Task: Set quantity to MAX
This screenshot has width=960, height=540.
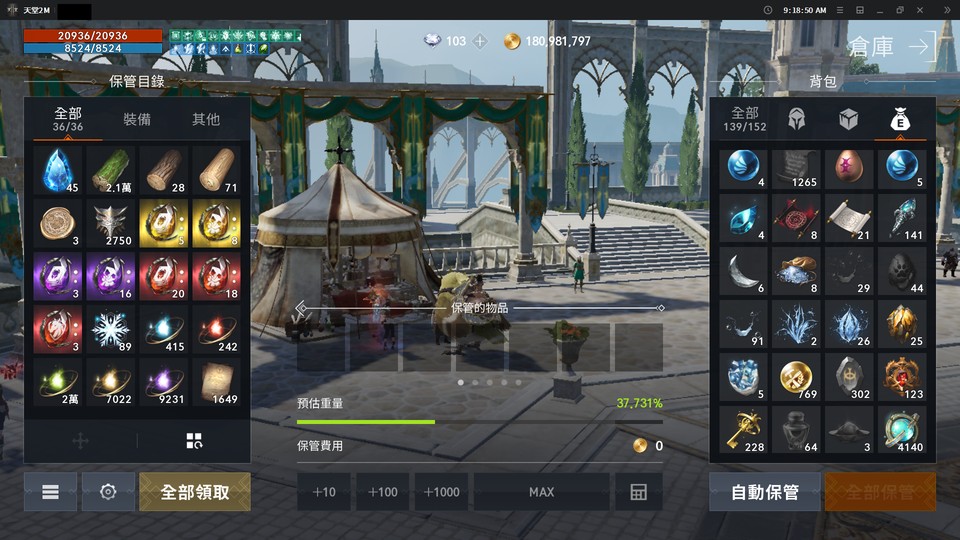Action: pos(541,492)
